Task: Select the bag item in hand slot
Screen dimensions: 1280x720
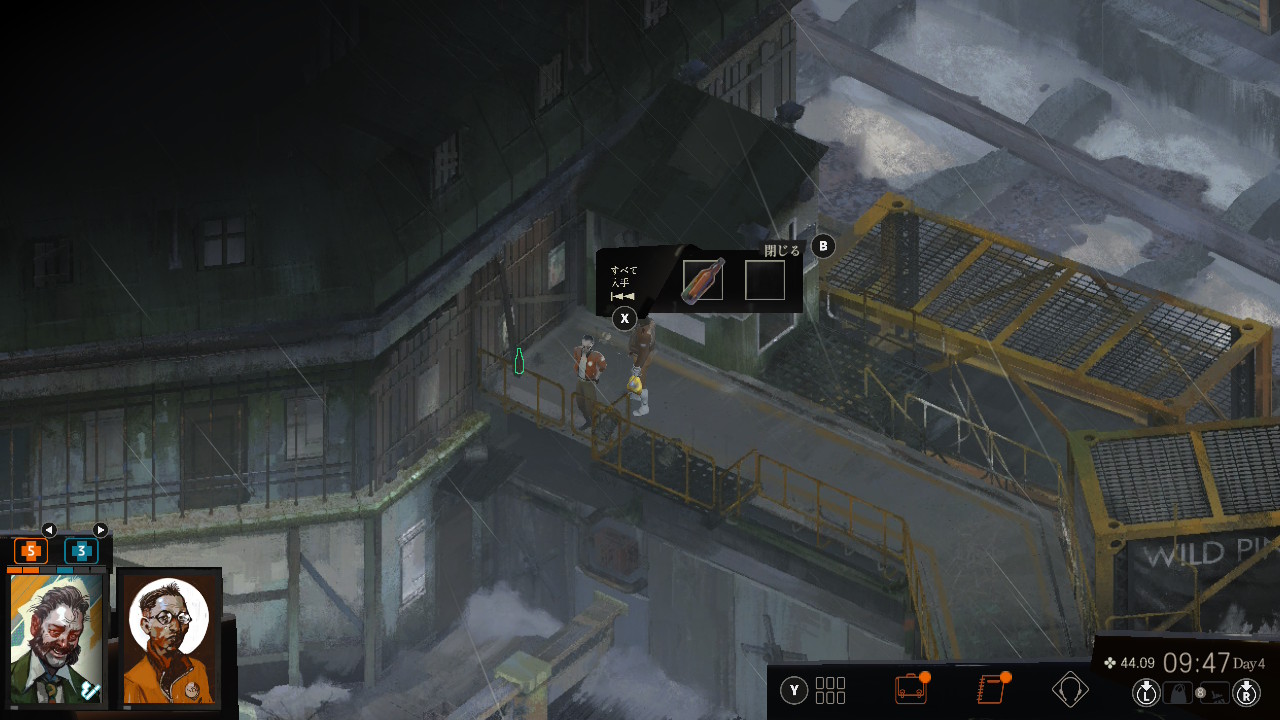Action: tap(1179, 691)
